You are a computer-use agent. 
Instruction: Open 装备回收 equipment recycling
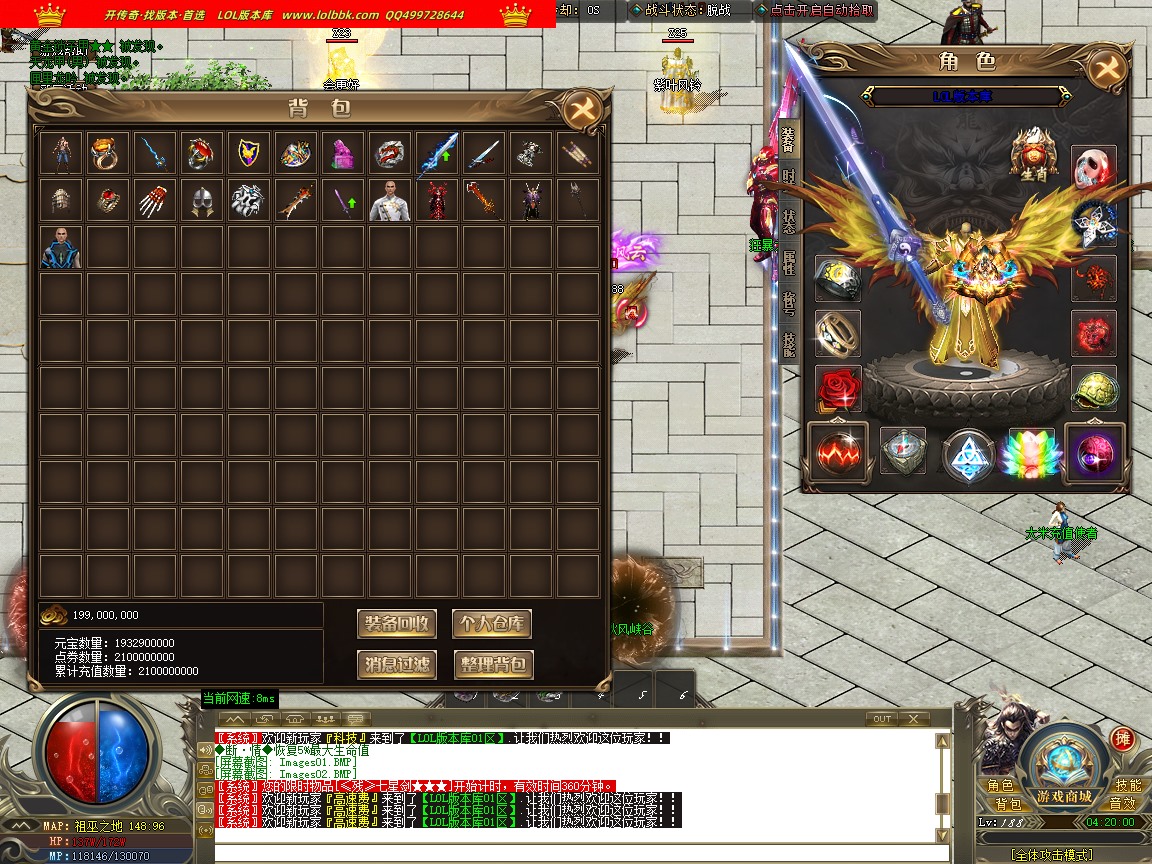pos(397,624)
